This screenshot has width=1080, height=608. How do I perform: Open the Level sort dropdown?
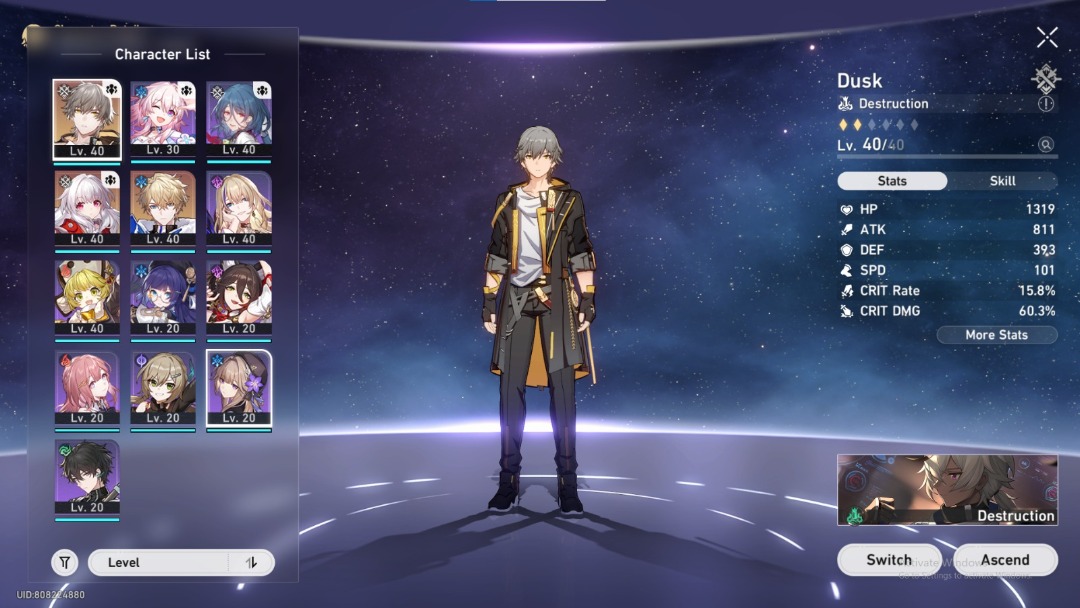[158, 562]
